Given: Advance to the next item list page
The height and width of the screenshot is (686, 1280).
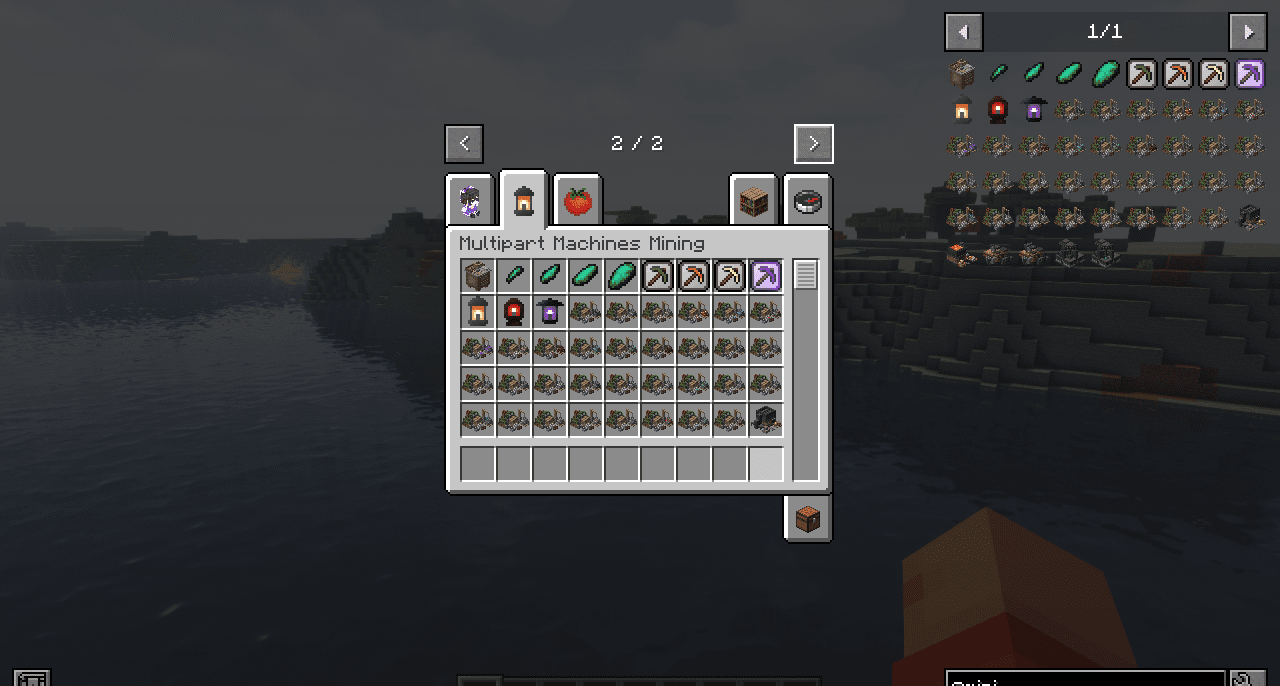Looking at the screenshot, I should tap(1247, 32).
